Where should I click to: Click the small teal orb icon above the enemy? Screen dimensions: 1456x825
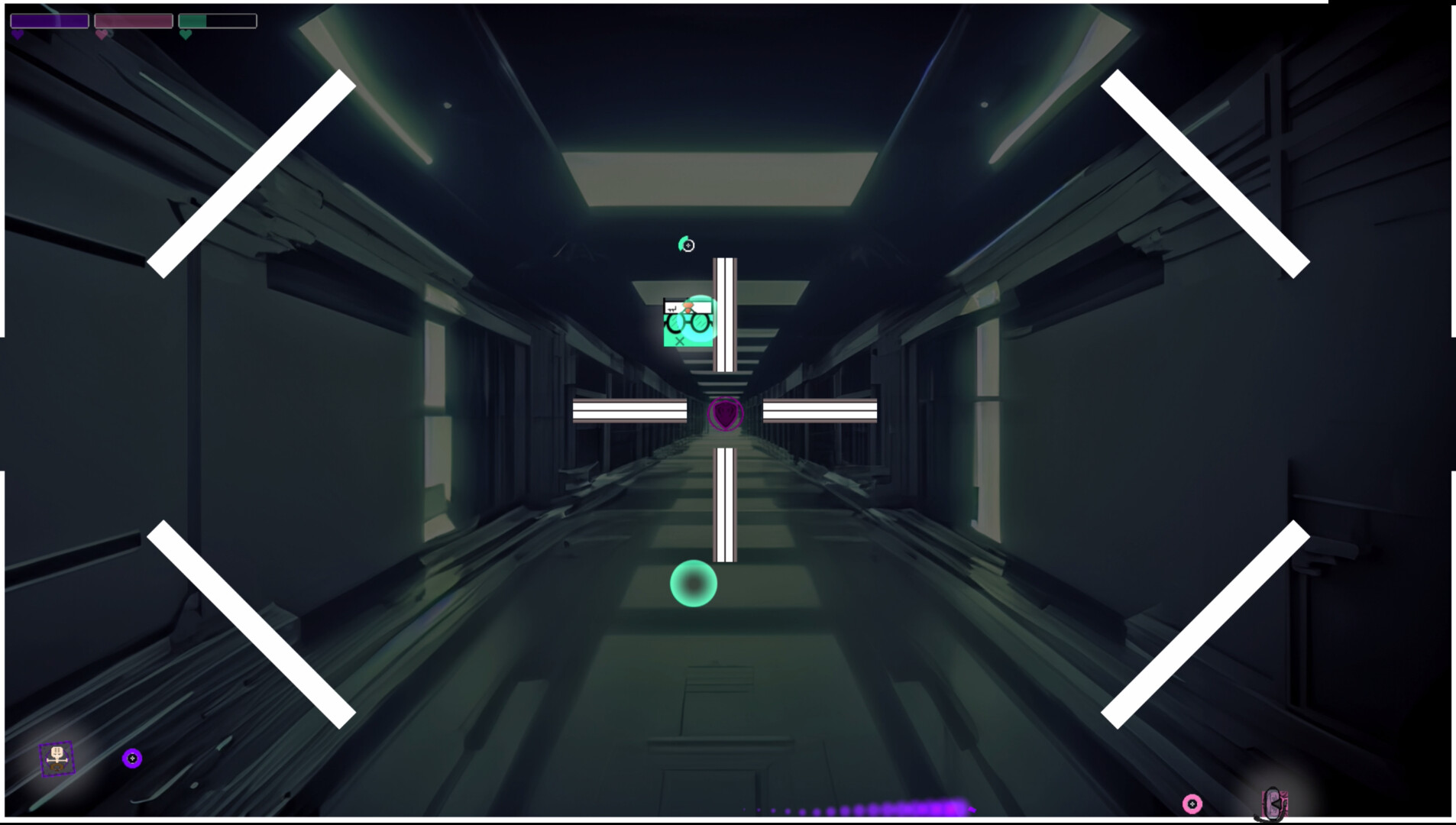click(x=687, y=244)
